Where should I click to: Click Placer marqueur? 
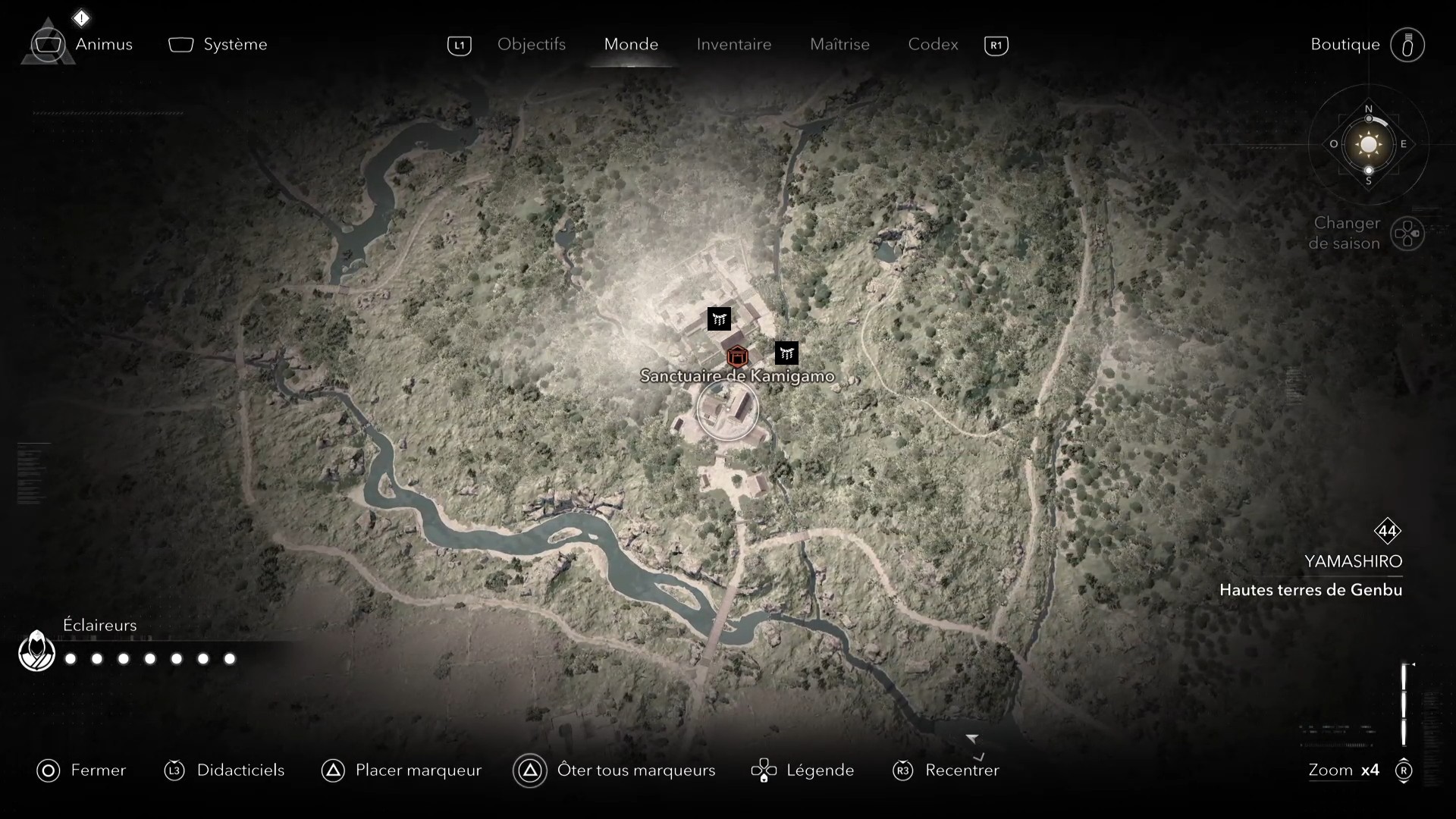point(334,770)
